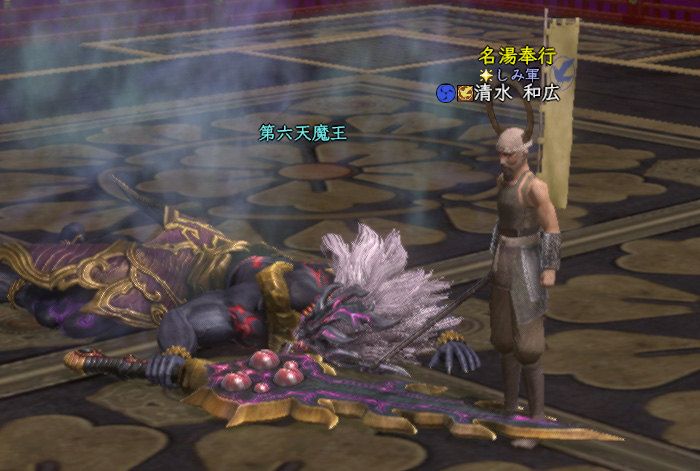700x471 pixels.
Task: Target player 清水 和広 by nameplate
Action: coord(518,93)
